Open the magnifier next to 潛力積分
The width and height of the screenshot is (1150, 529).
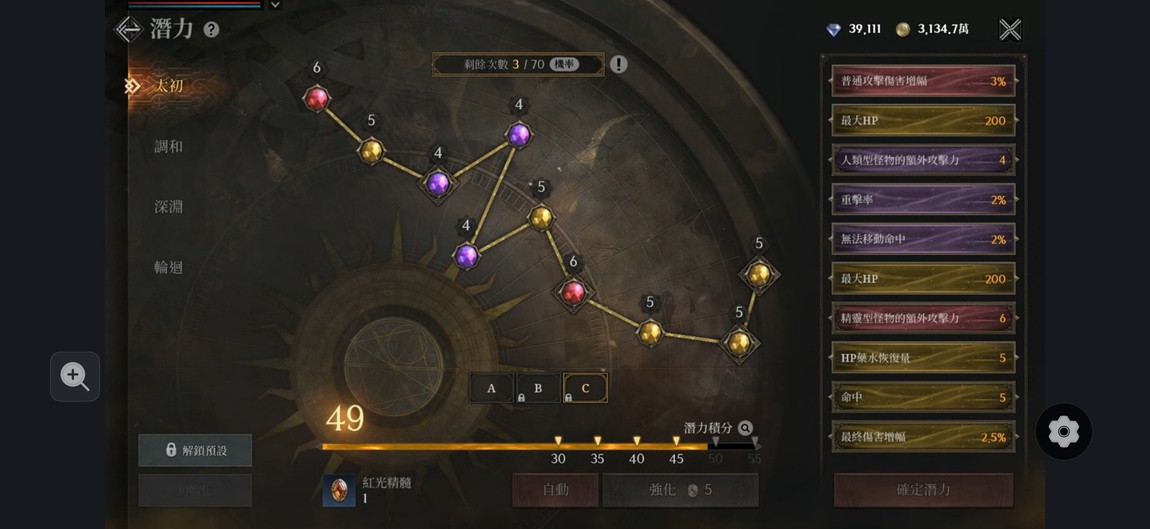click(x=745, y=428)
